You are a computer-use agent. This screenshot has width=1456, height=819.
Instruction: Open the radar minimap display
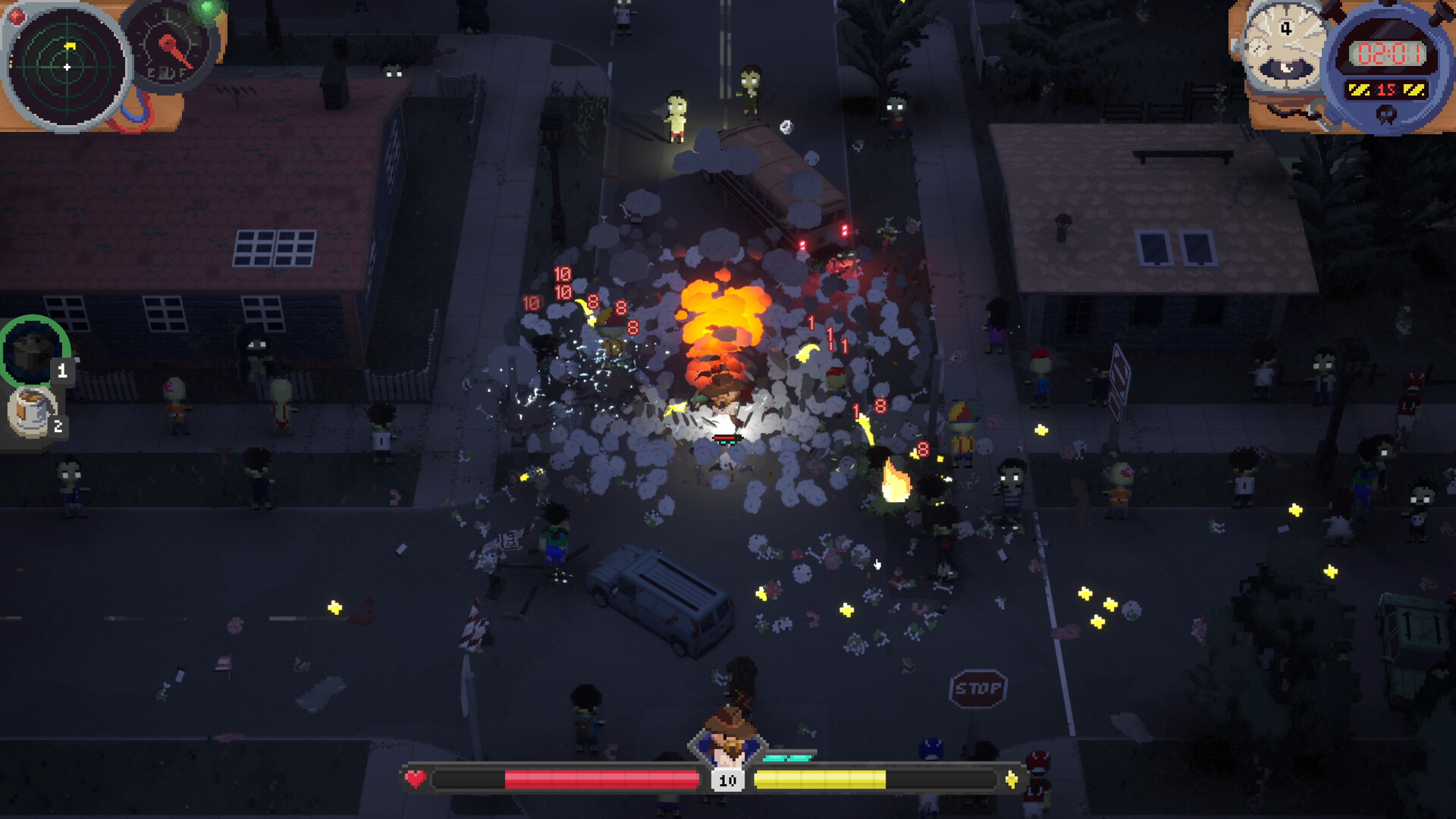[x=68, y=67]
